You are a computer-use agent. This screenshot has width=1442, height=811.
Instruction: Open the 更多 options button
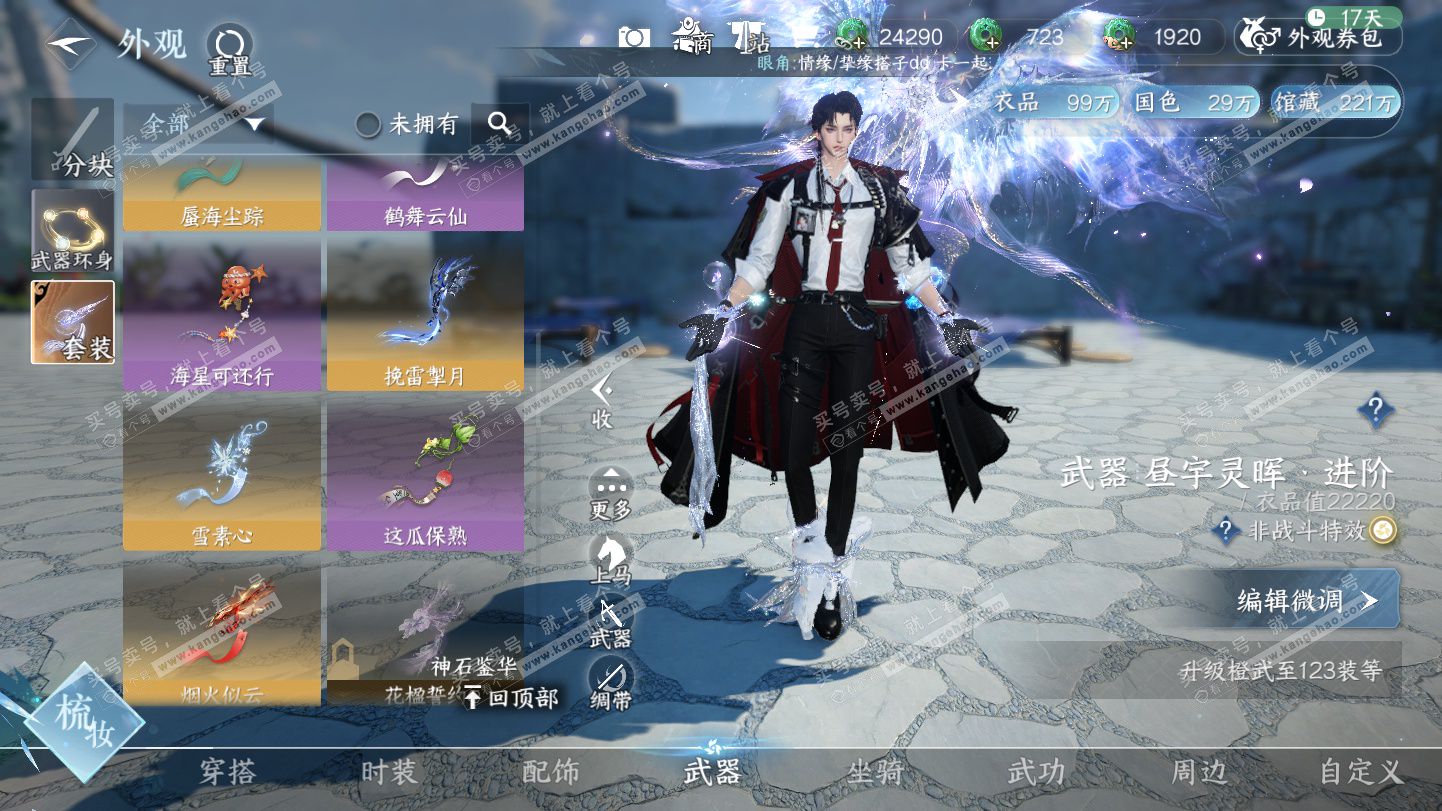(610, 493)
